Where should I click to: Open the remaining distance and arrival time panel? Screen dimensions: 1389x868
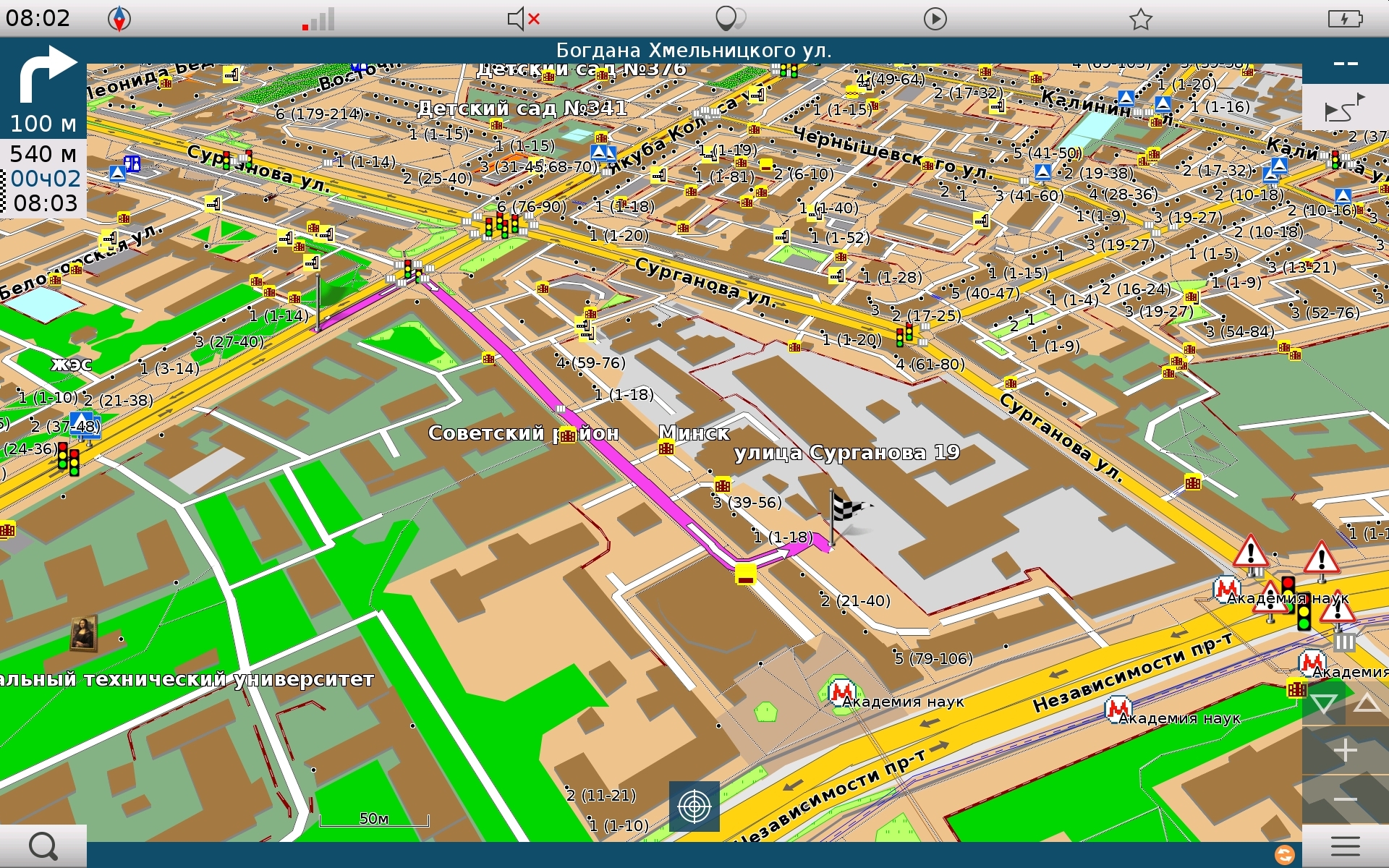pos(43,179)
